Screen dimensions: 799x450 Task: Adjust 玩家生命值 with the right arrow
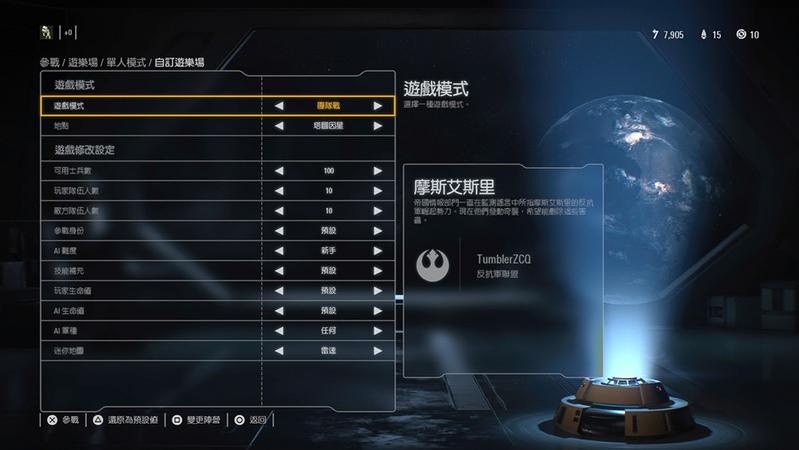click(x=378, y=291)
